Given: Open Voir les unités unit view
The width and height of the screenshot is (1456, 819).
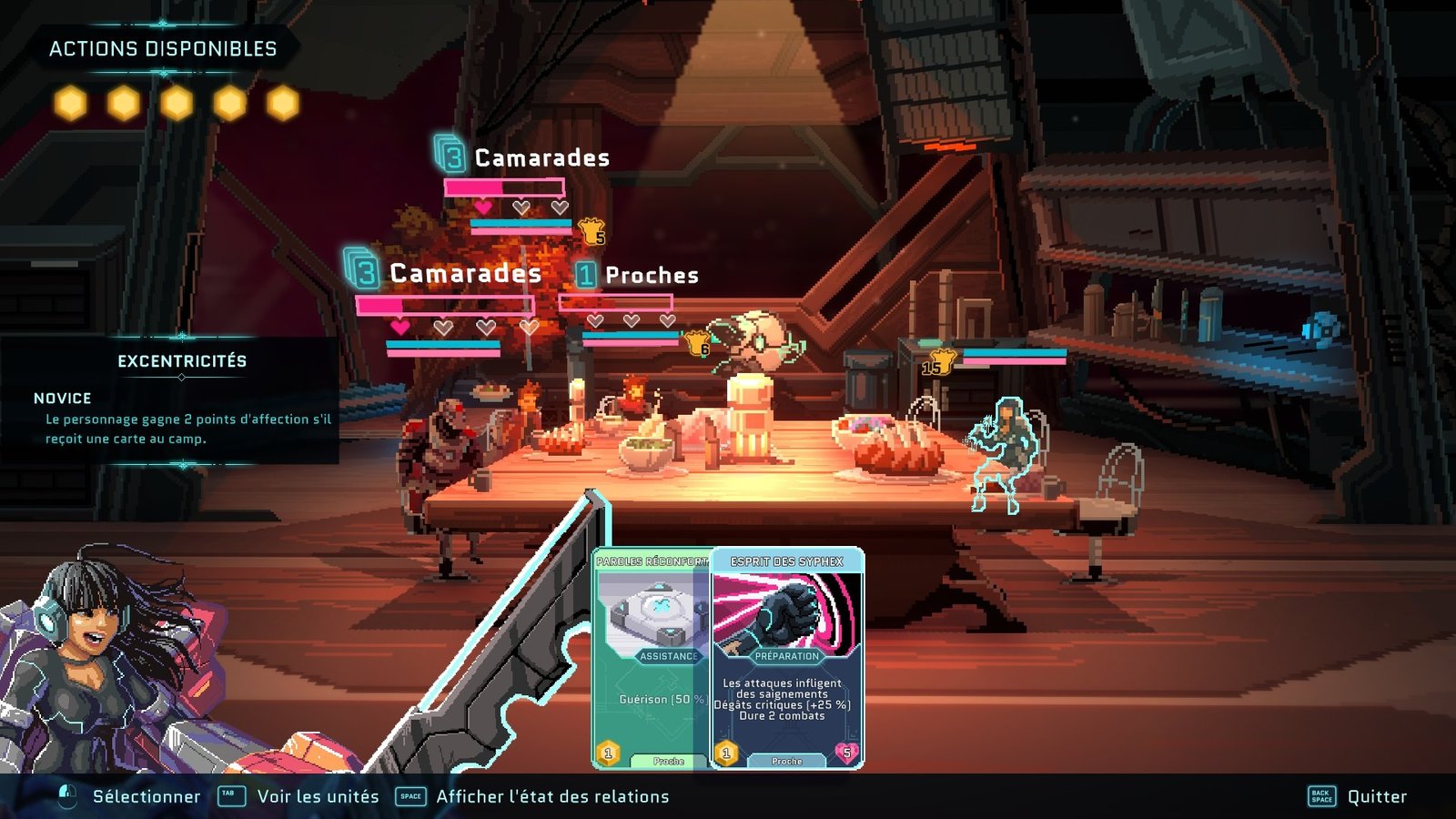Looking at the screenshot, I should click(x=318, y=796).
